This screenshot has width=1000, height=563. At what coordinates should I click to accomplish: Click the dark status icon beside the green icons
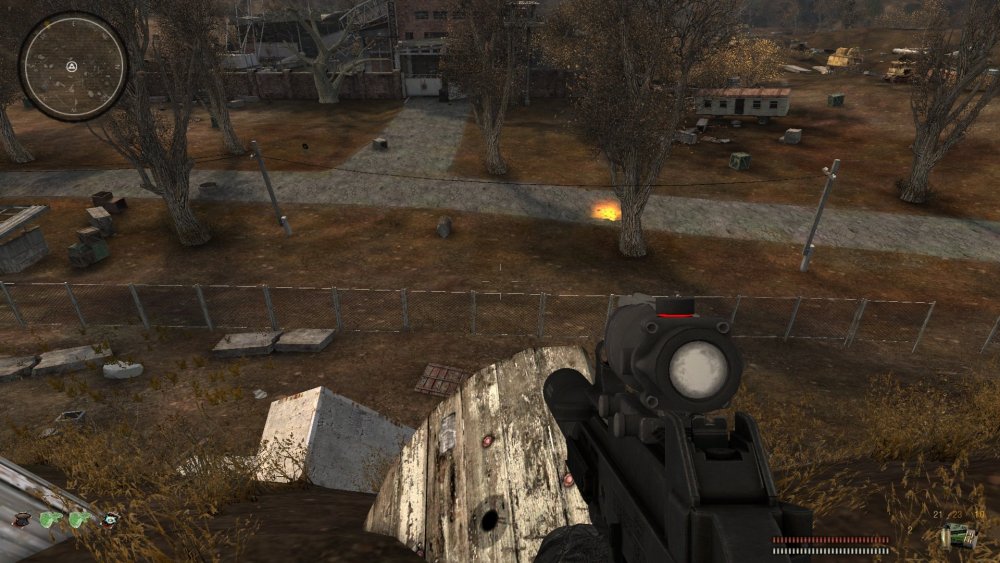[x=21, y=520]
